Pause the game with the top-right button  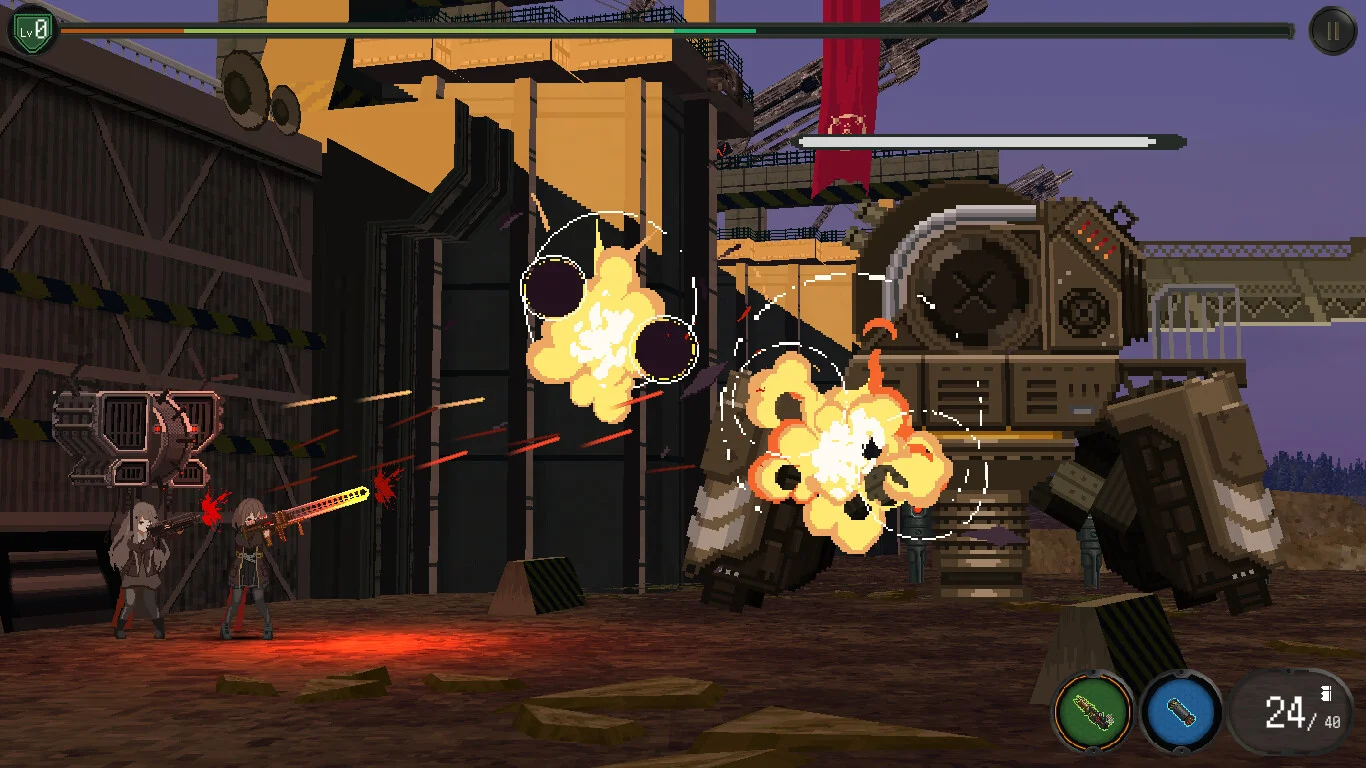point(1332,31)
